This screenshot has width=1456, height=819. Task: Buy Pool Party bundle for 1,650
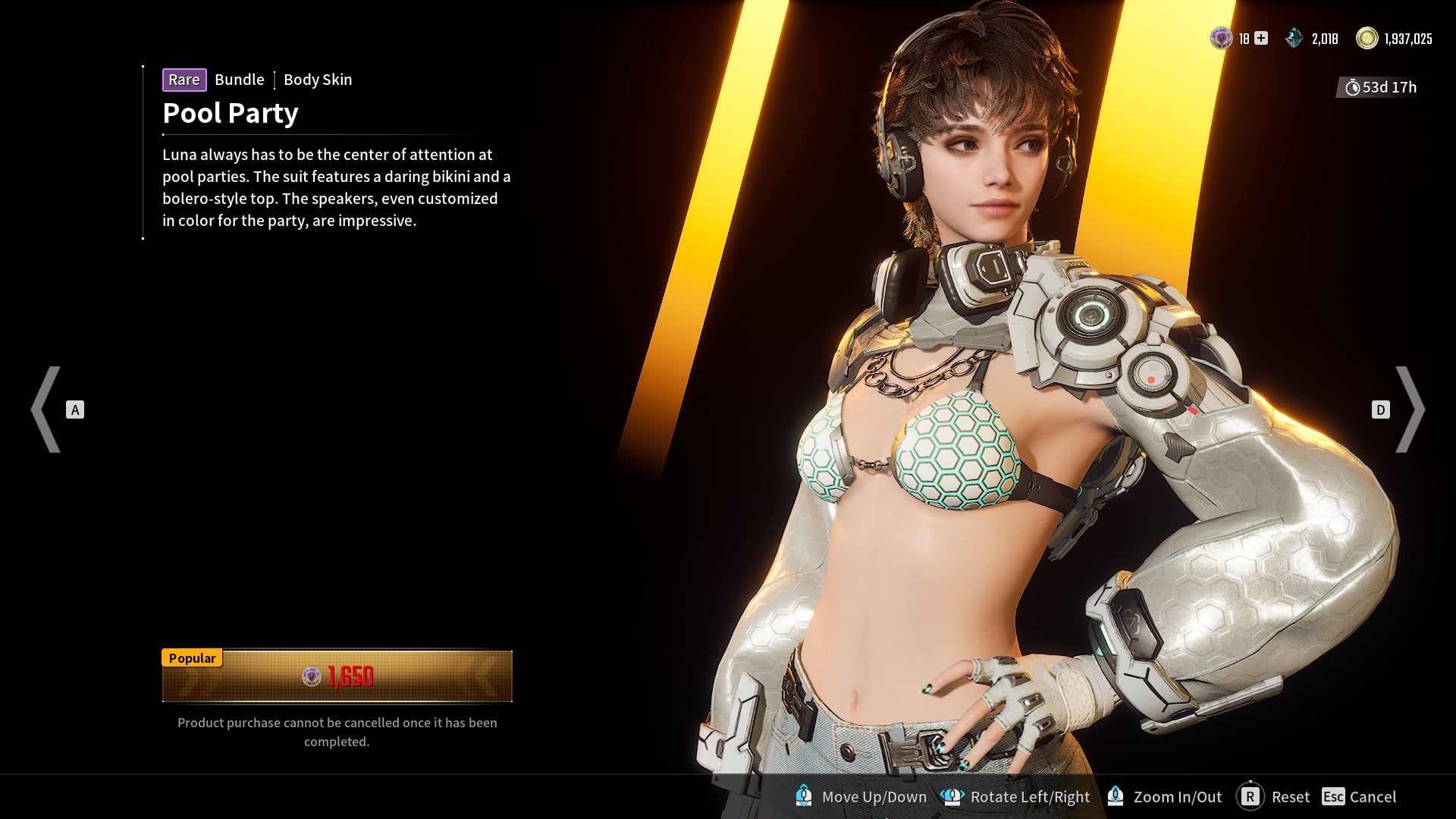pos(337,676)
